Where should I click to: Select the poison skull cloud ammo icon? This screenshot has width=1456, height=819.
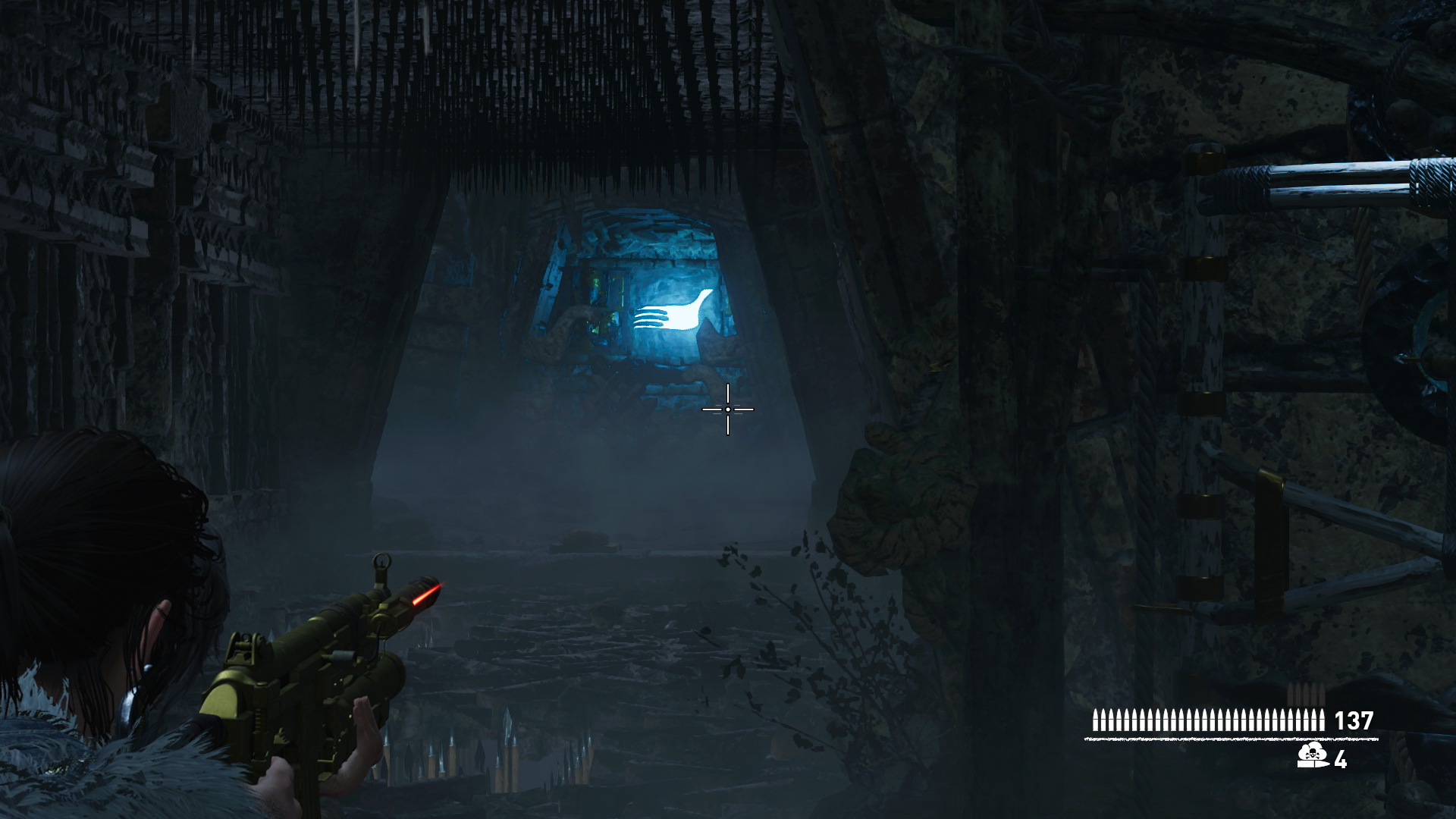coord(1313,756)
